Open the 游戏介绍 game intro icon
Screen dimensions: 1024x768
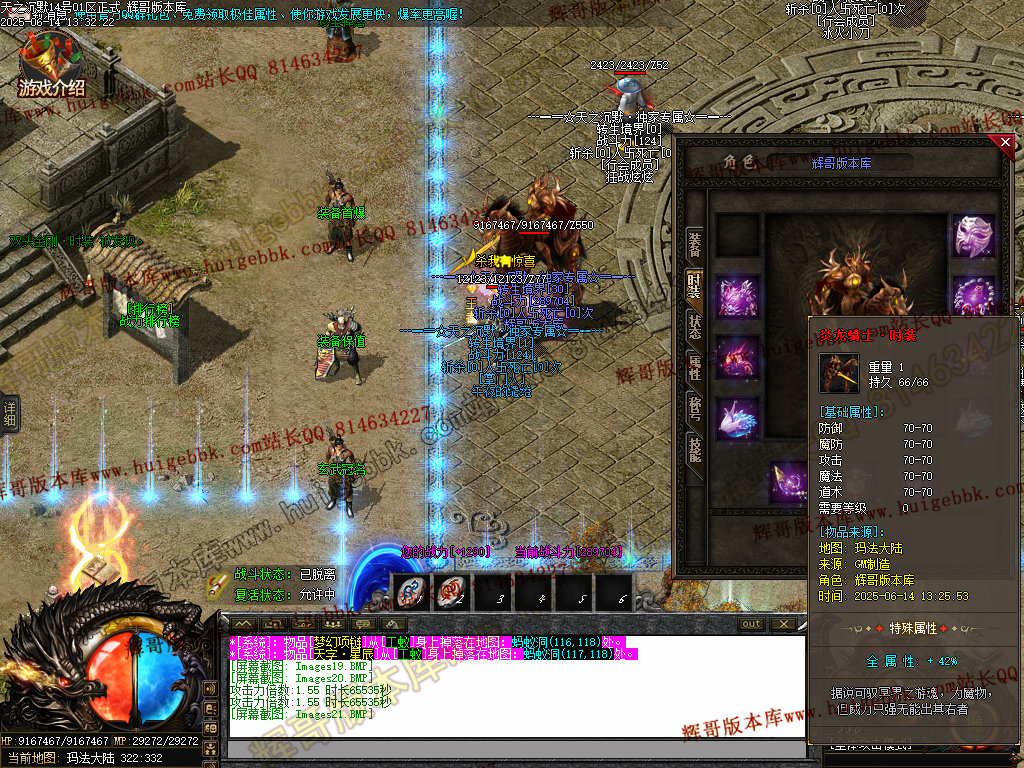[x=51, y=66]
